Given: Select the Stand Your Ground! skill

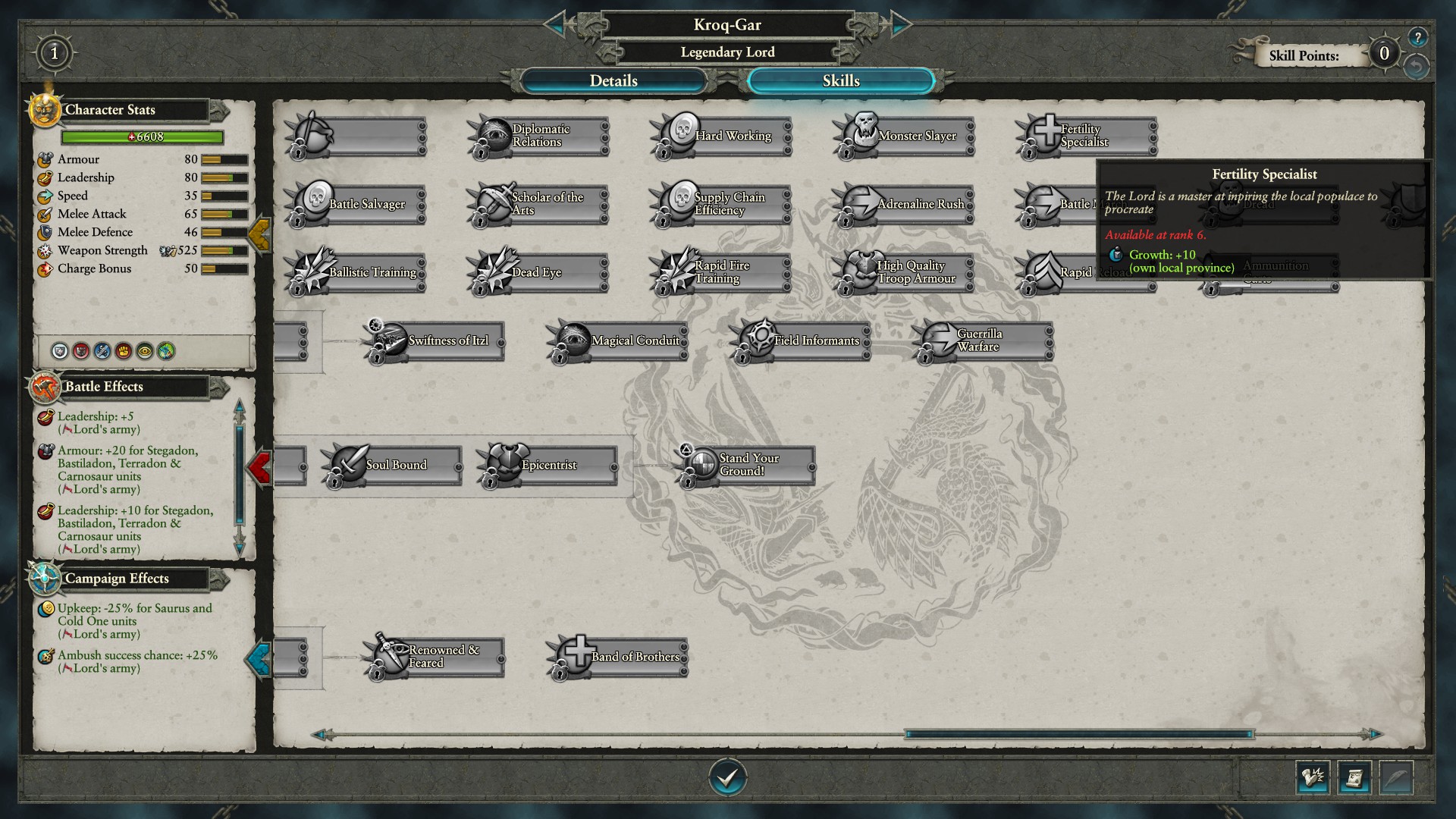Looking at the screenshot, I should click(x=747, y=465).
